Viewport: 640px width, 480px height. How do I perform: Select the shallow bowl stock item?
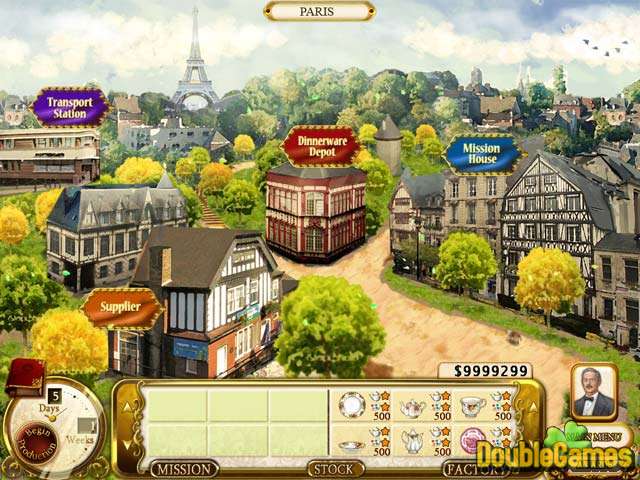point(351,444)
